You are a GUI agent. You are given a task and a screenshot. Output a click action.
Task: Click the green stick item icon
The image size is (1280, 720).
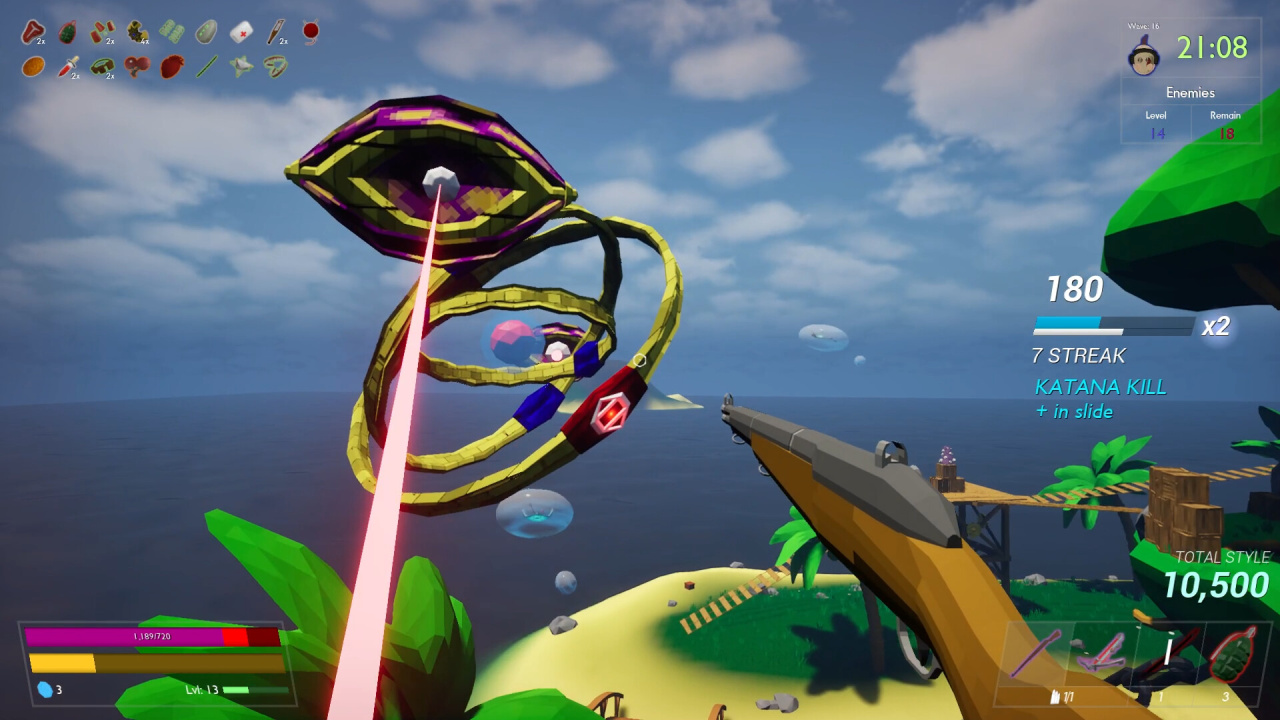206,67
